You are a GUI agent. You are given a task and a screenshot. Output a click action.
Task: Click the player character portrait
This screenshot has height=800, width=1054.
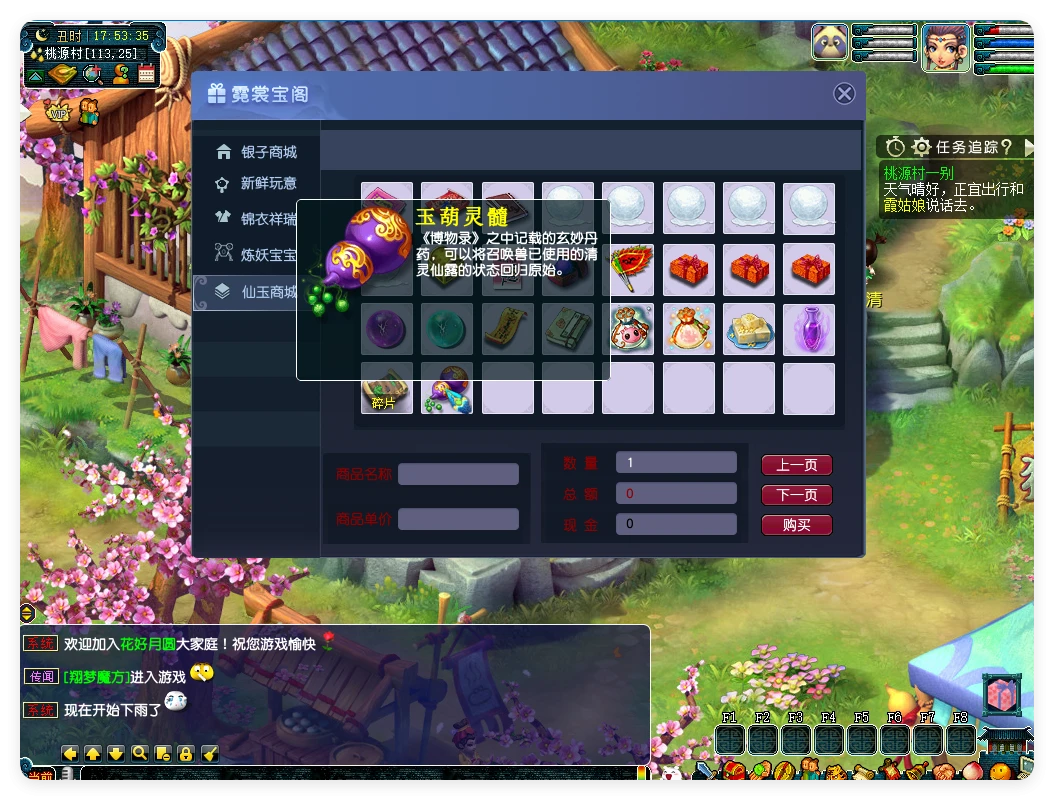coord(944,46)
